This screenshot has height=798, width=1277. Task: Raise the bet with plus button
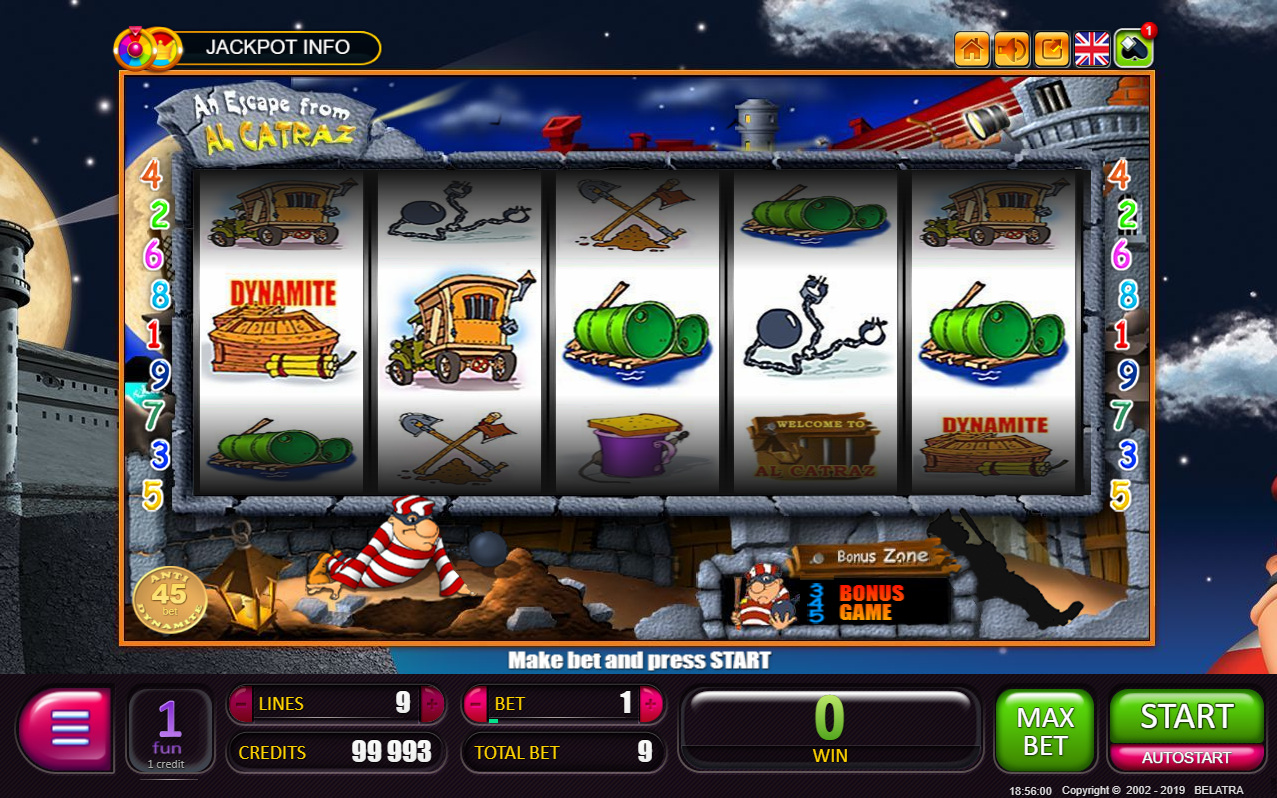point(651,704)
